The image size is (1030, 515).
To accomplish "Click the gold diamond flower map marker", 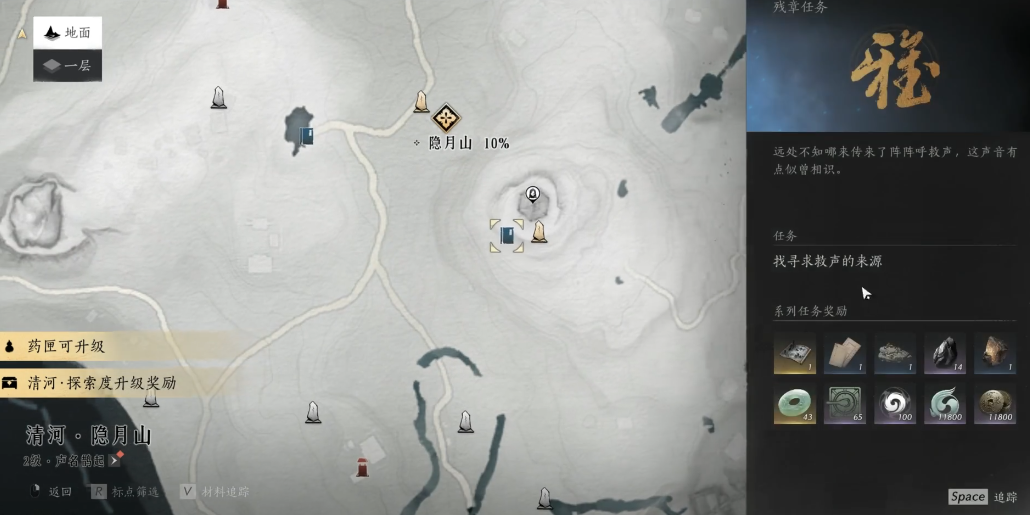I will click(446, 117).
